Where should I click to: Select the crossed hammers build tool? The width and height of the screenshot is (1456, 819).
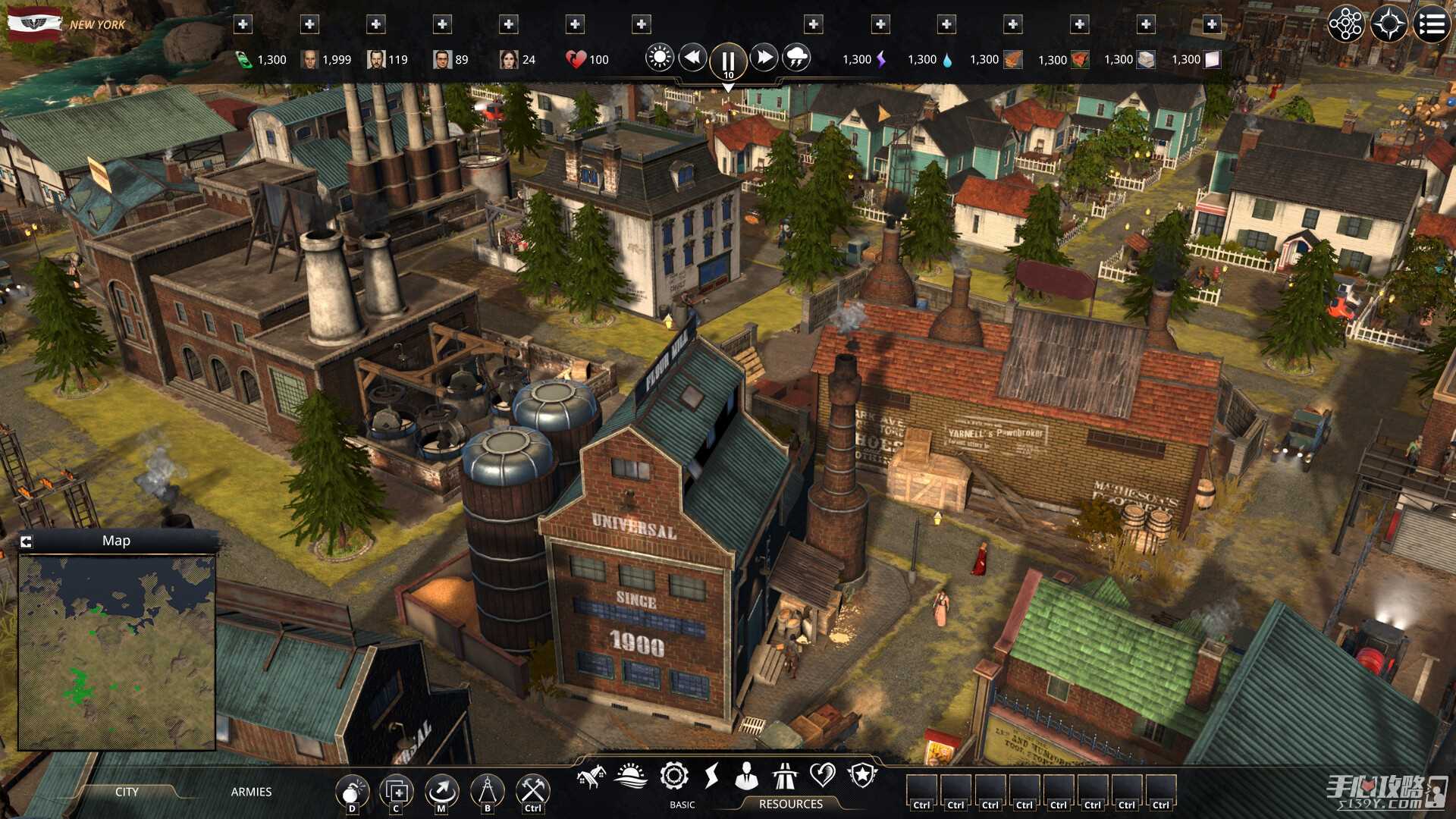coord(532,792)
